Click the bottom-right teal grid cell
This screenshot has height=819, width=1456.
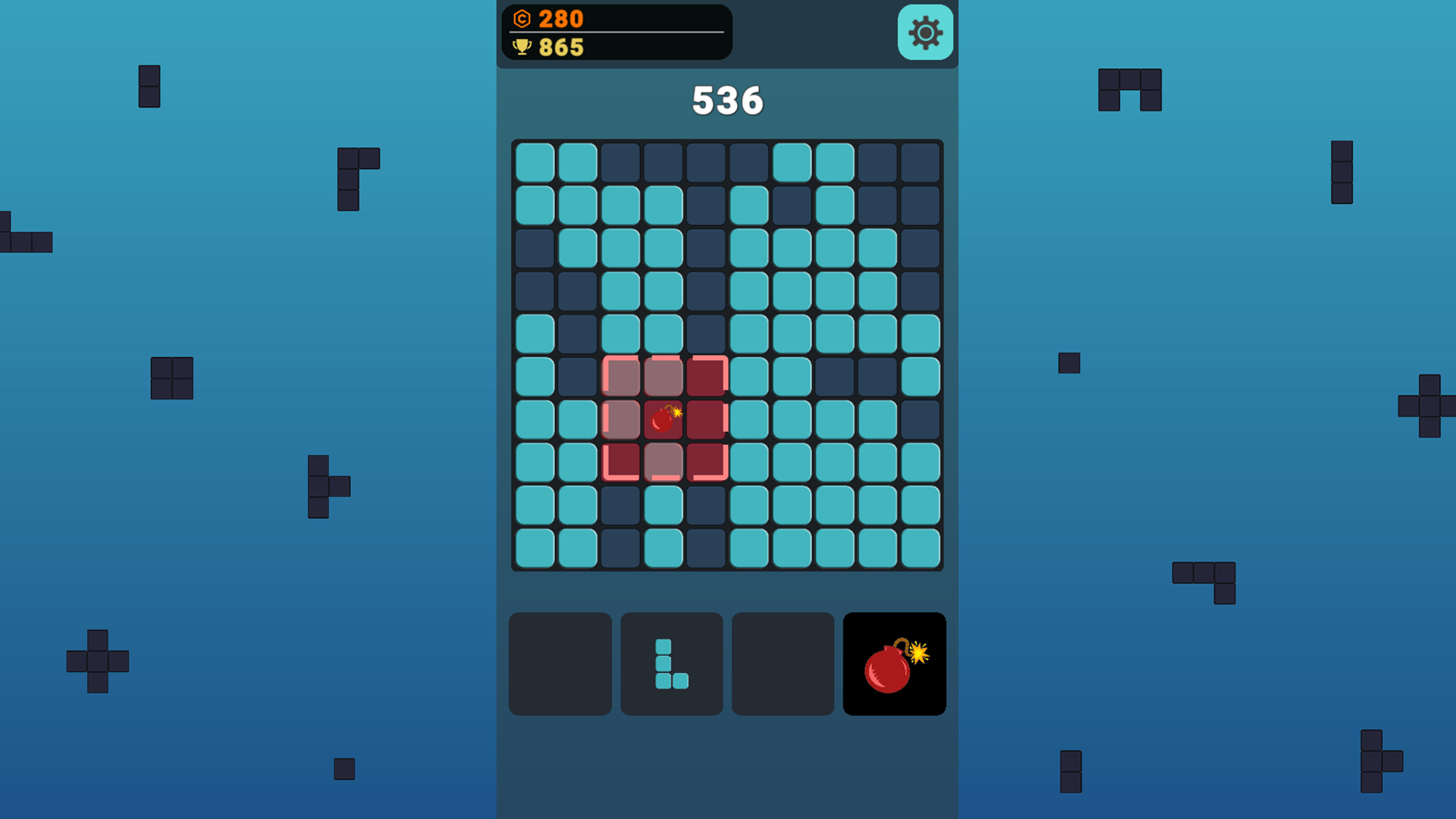point(922,549)
